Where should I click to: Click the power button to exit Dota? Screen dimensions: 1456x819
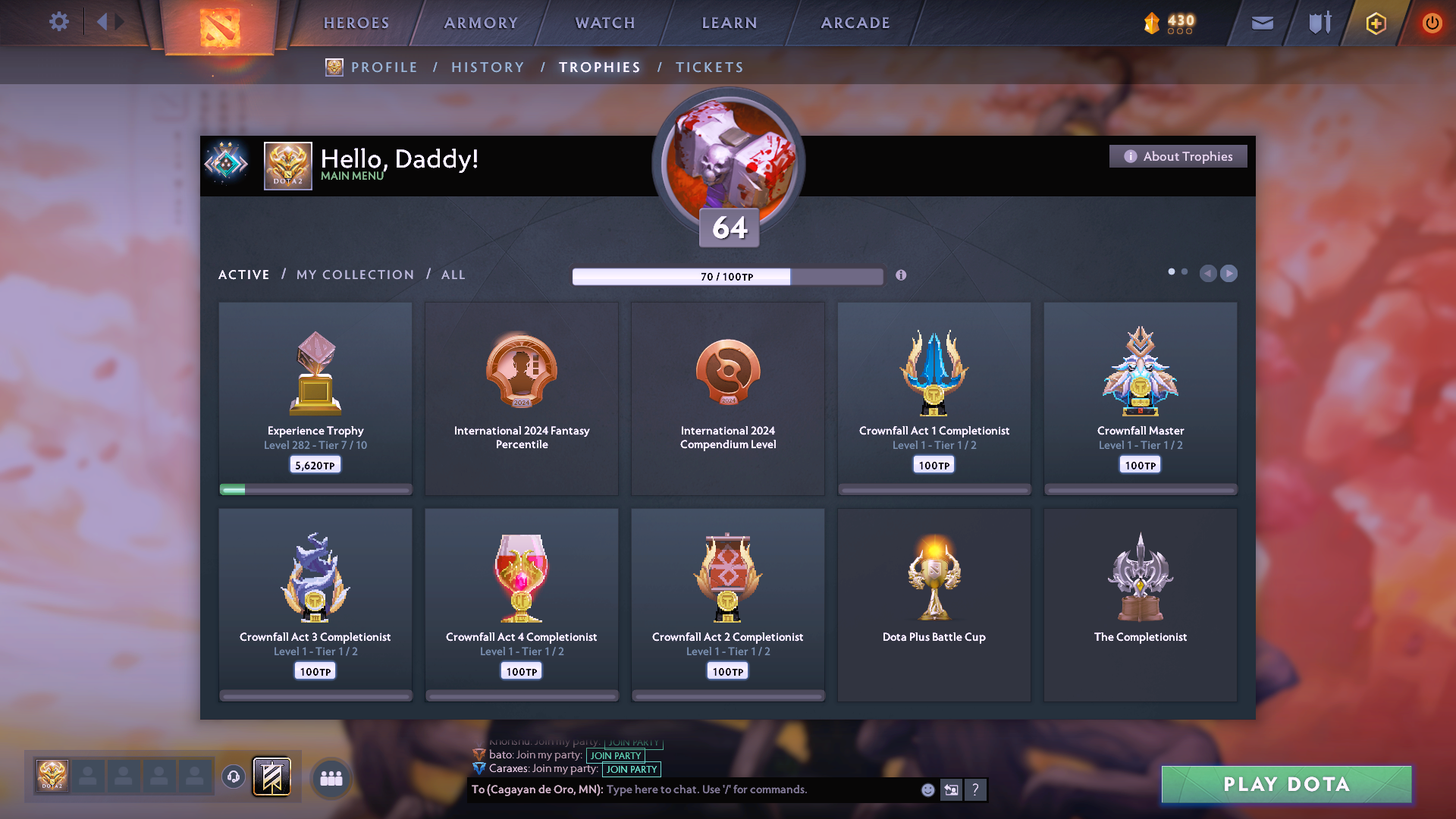(x=1432, y=23)
